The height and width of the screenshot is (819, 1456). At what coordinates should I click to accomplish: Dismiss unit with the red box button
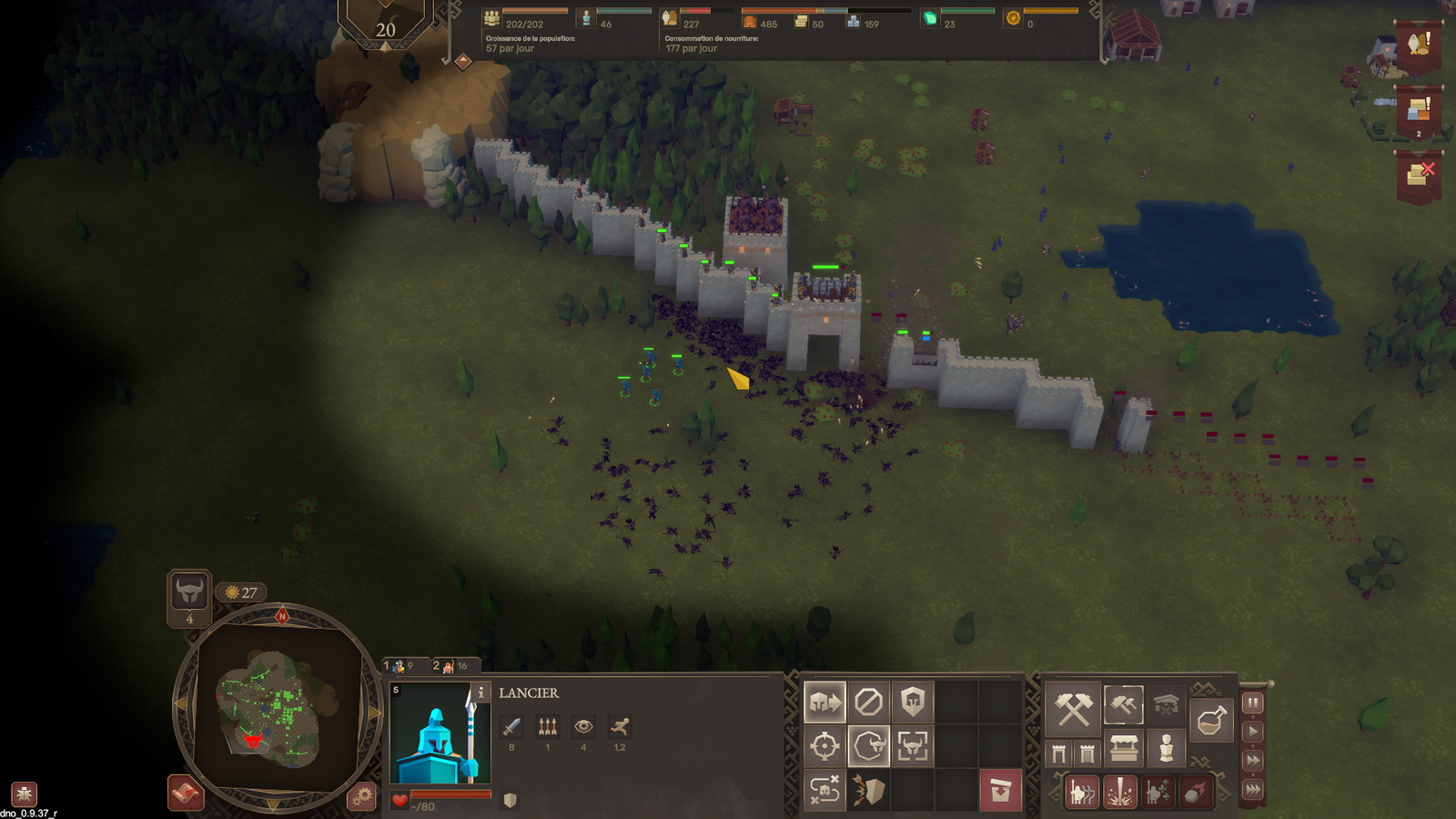(1000, 790)
